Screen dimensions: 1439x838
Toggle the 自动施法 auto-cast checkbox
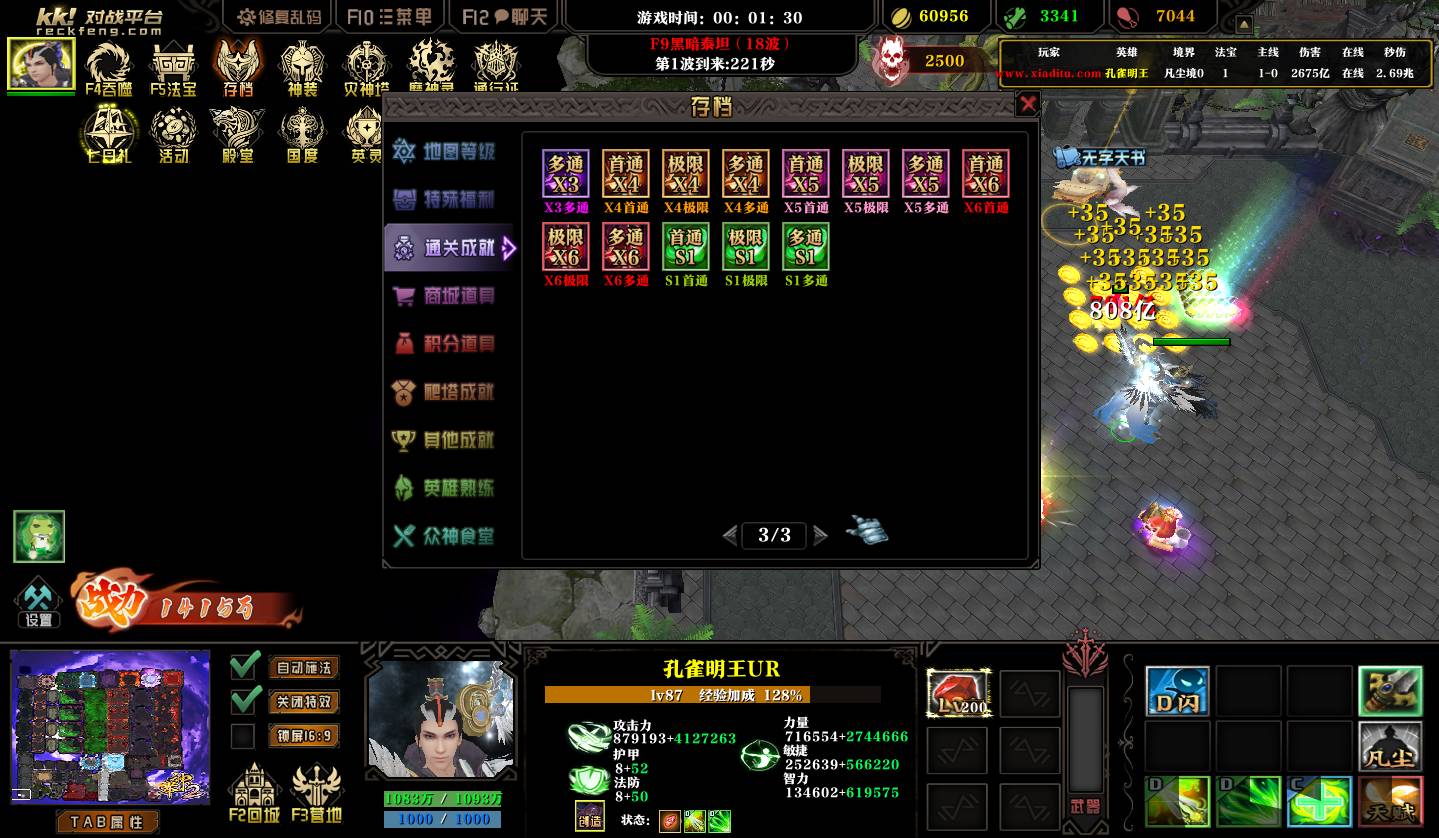(x=245, y=667)
